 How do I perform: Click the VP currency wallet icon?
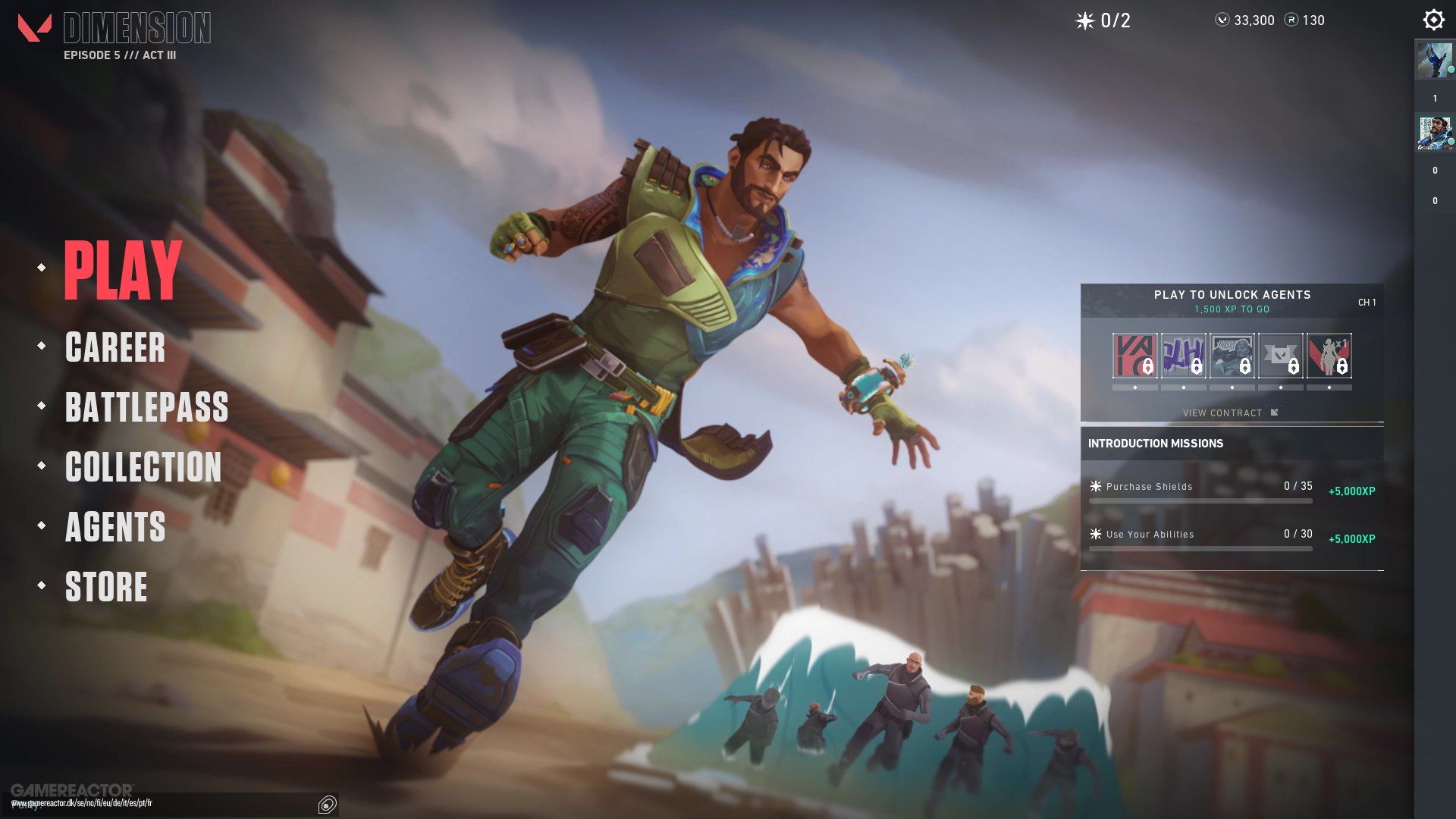click(x=1222, y=20)
